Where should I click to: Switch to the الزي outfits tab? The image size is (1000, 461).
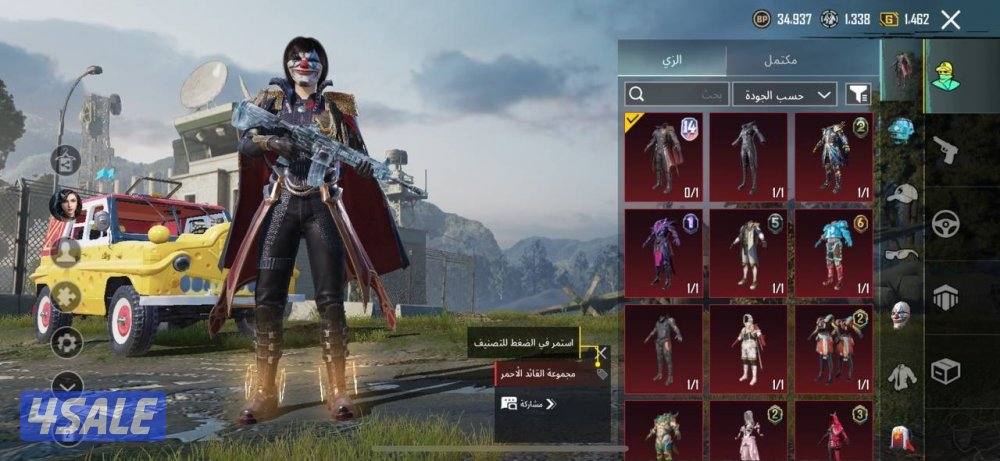pos(673,59)
